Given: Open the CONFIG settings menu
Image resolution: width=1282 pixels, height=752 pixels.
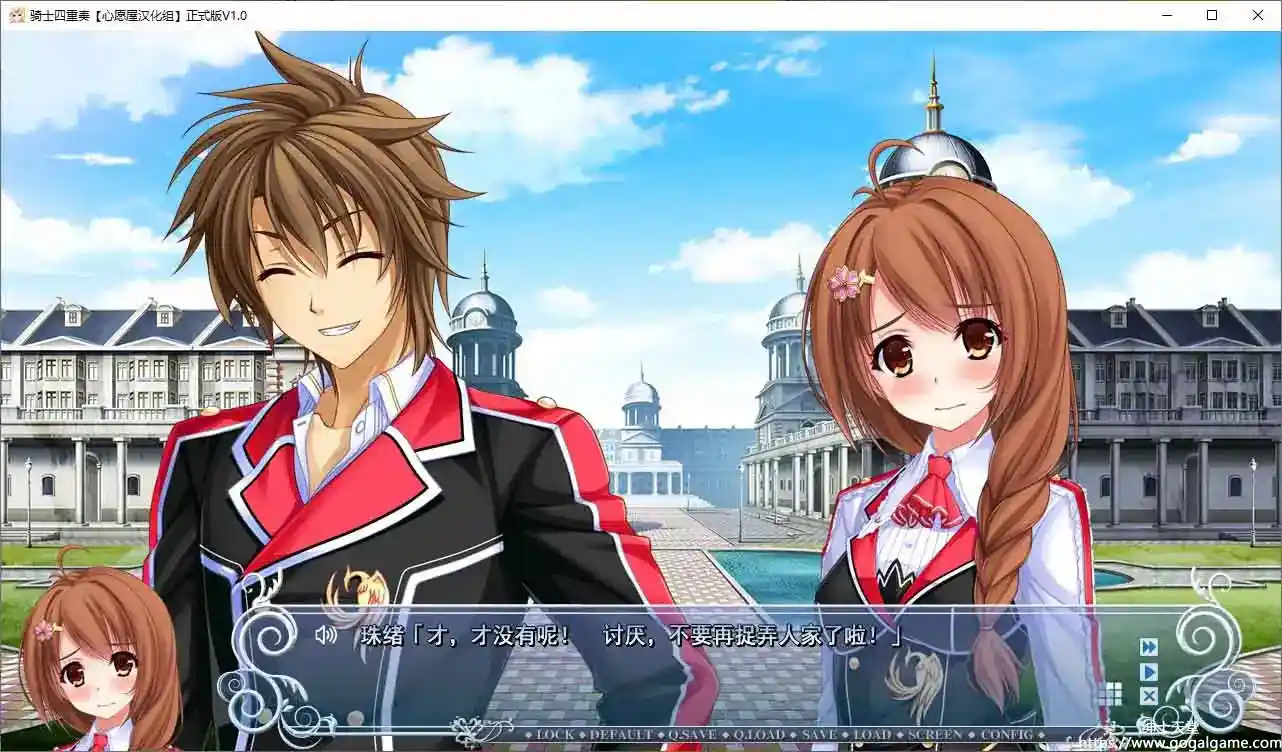Looking at the screenshot, I should coord(1007,735).
